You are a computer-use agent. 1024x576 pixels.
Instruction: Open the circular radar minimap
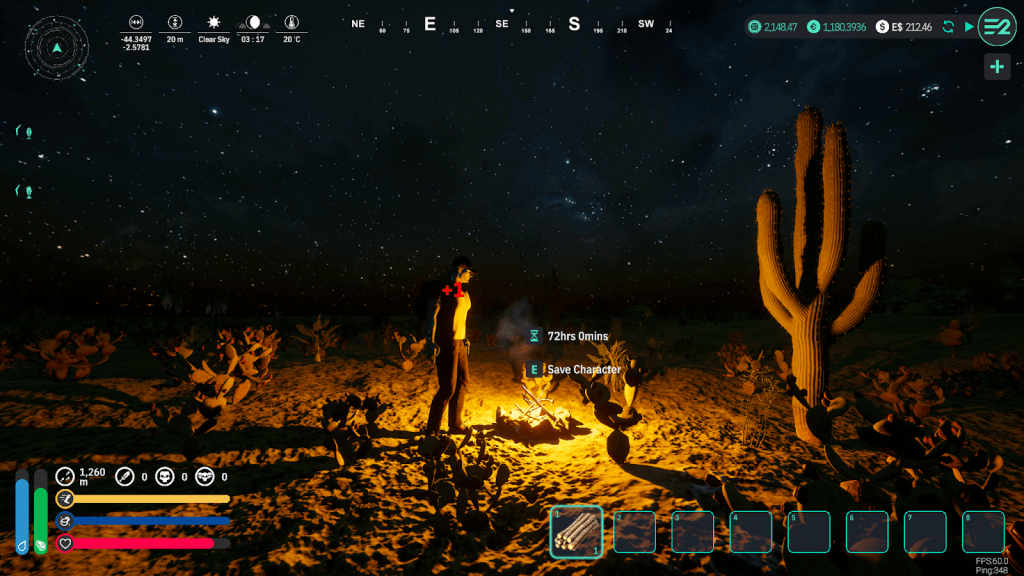click(58, 47)
